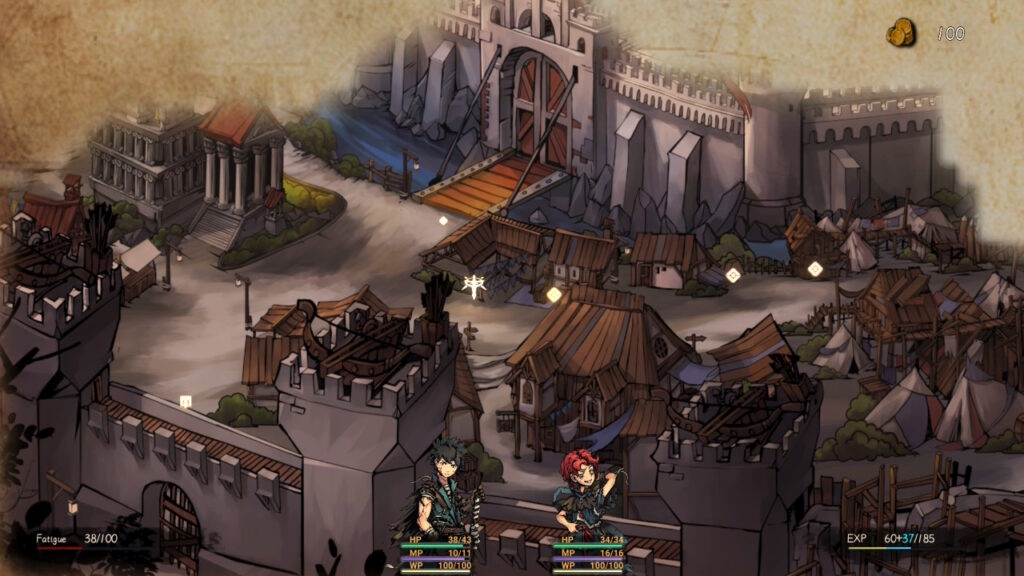
Task: Select the small glowing marker below the drawbridge
Action: pyautogui.click(x=443, y=221)
